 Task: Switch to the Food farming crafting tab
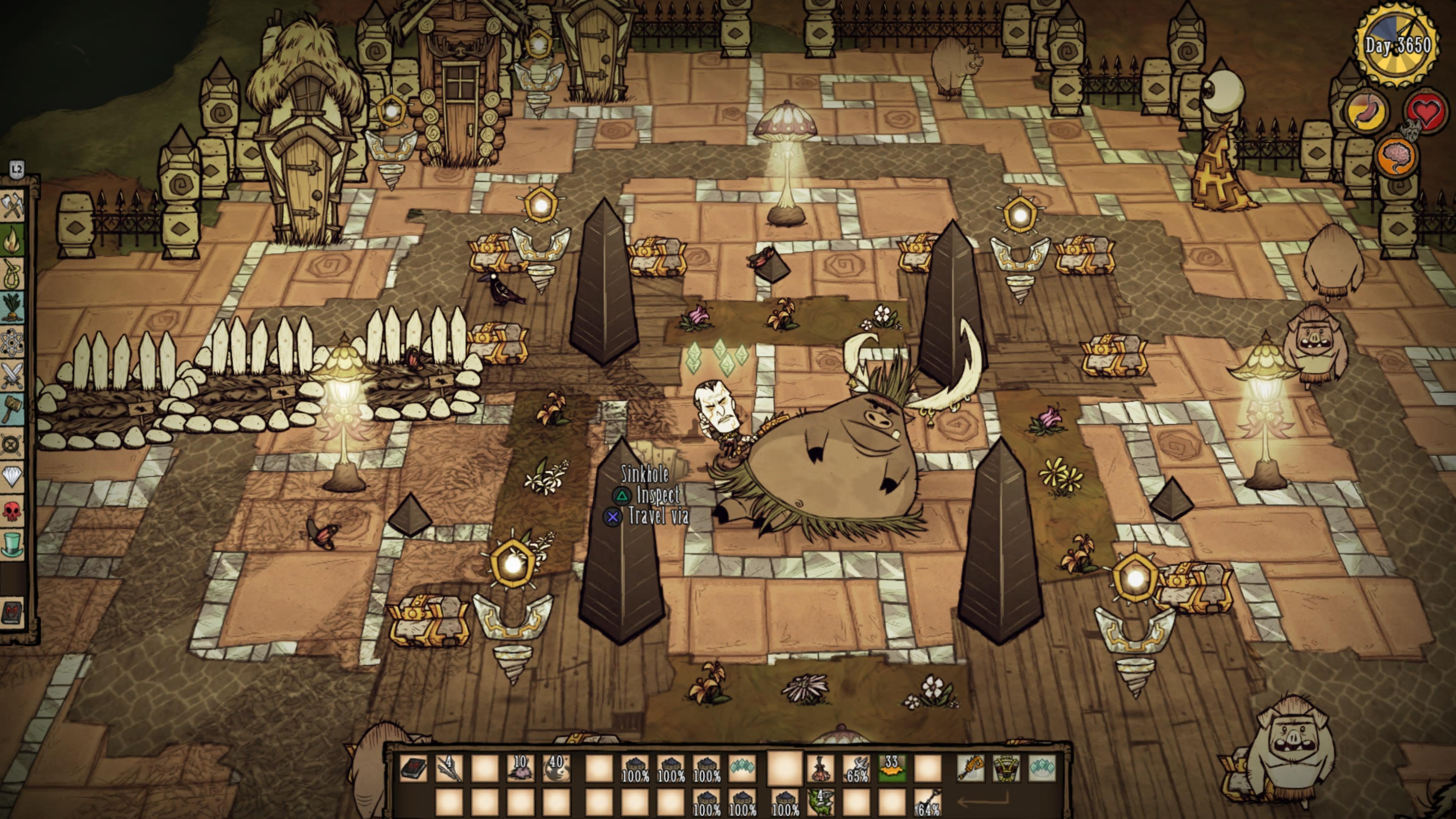click(13, 308)
